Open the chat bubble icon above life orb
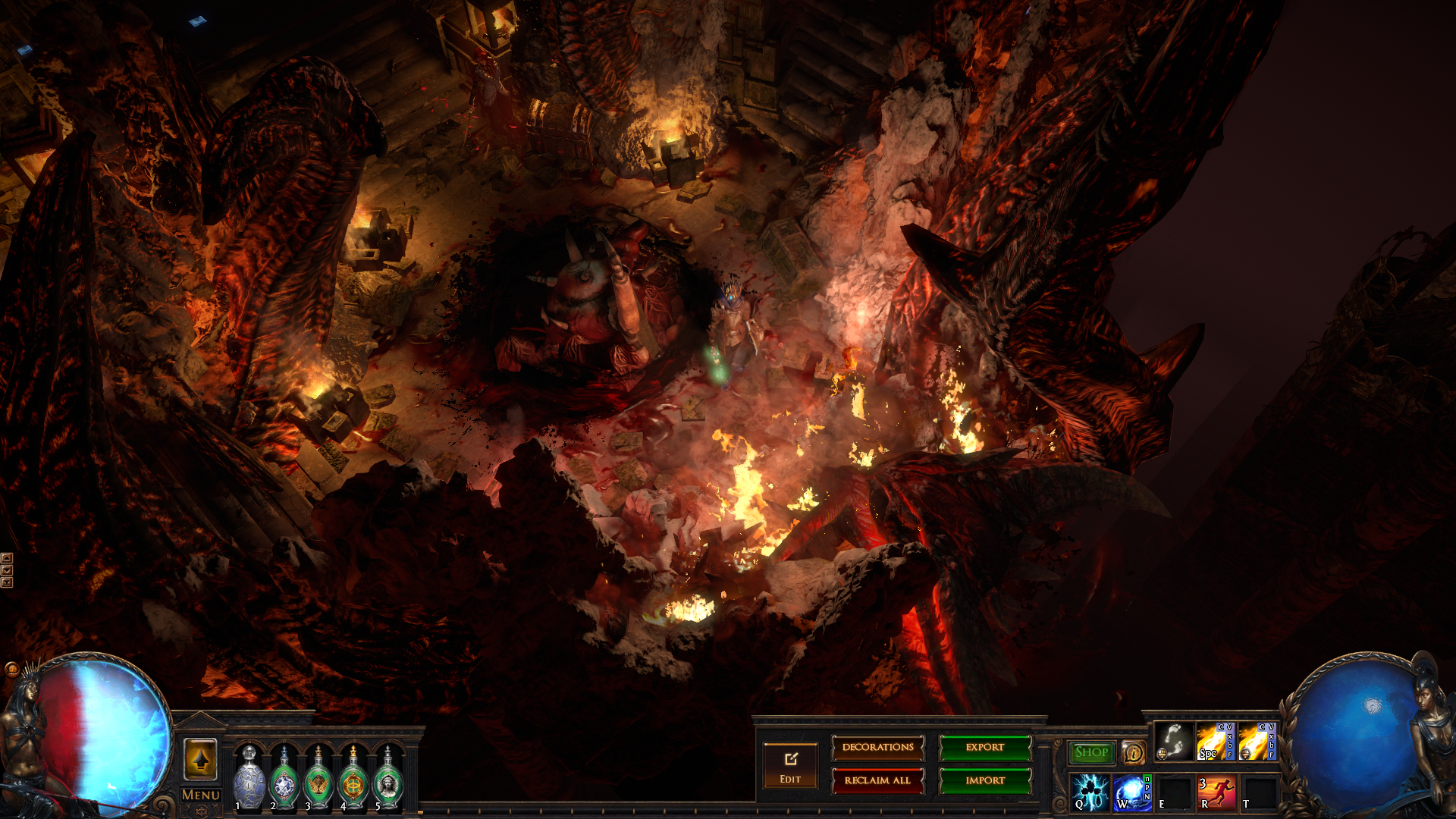Image resolution: width=1456 pixels, height=819 pixels. 11,669
